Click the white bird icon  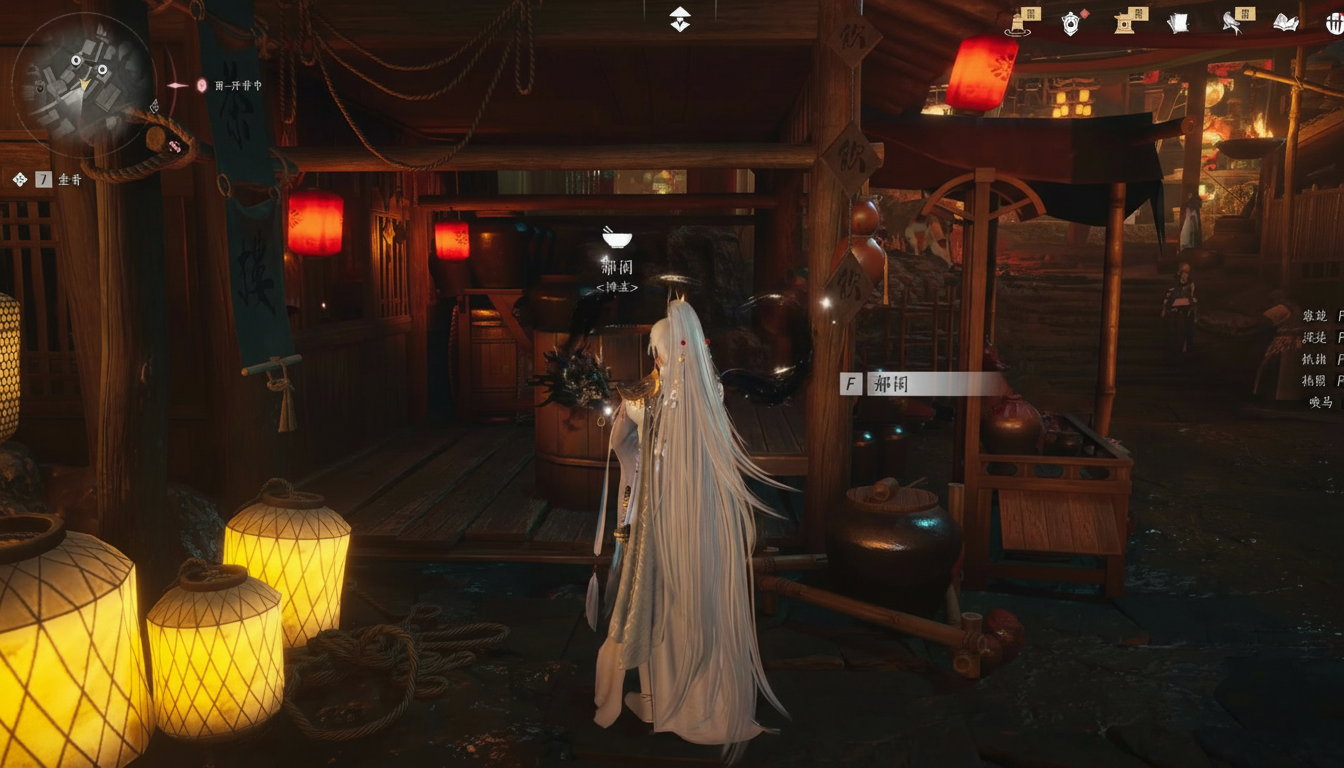(x=1233, y=23)
